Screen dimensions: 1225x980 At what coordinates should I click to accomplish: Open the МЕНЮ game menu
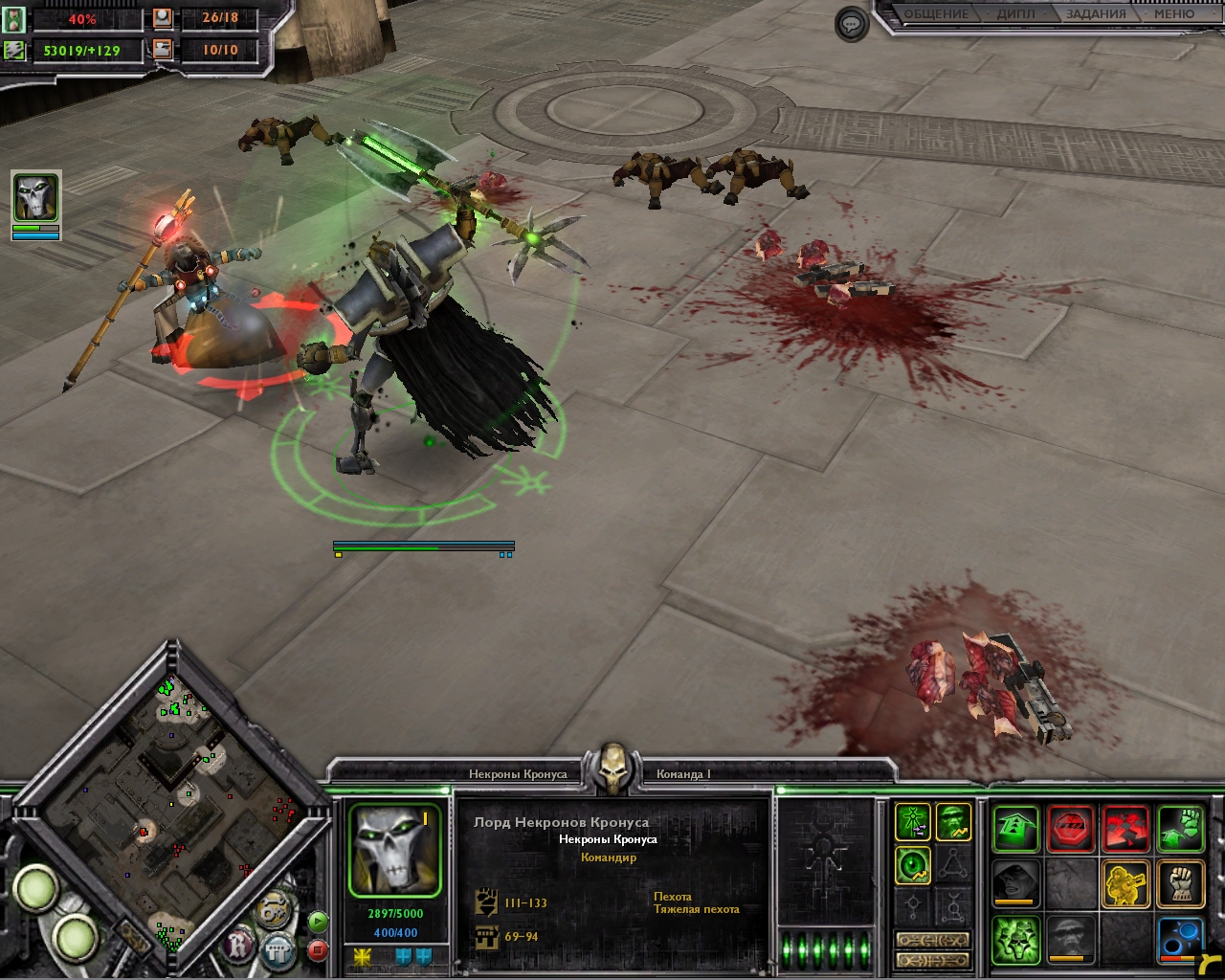point(1173,14)
